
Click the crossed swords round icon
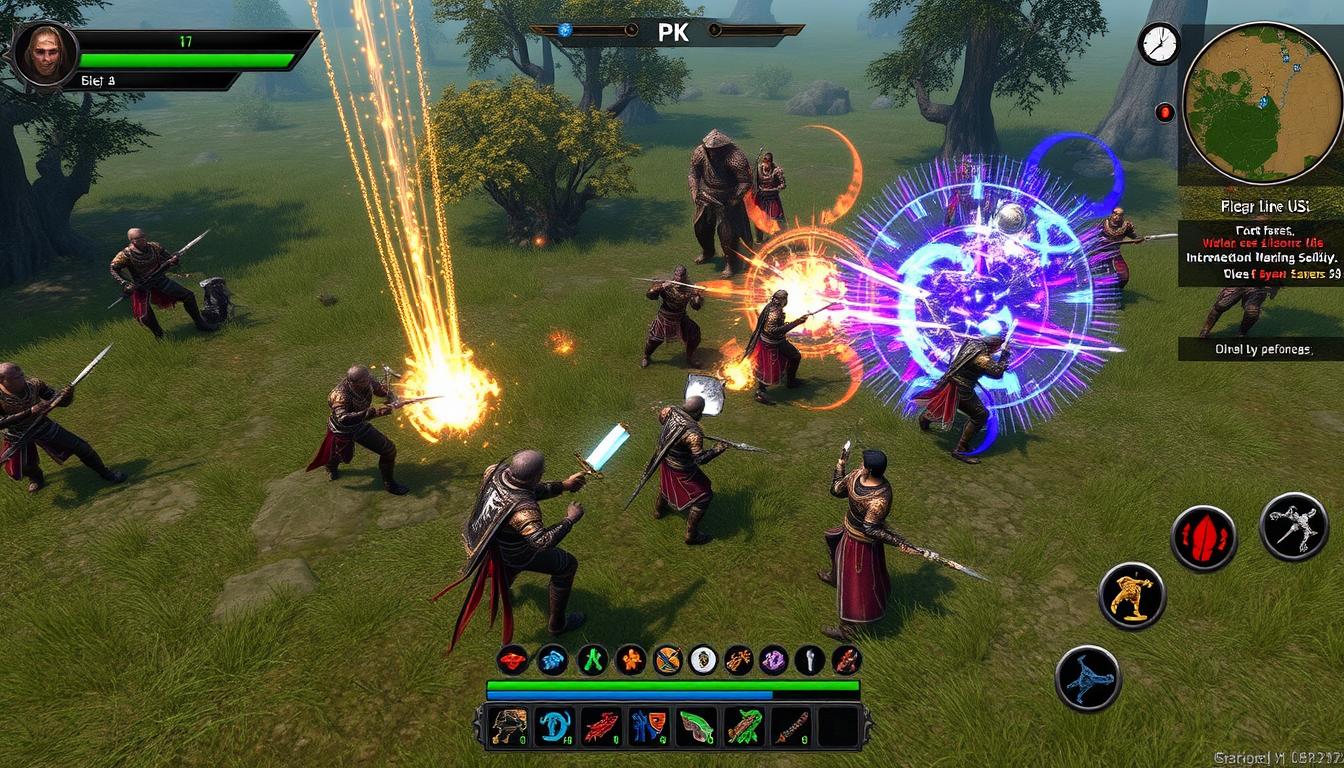tap(668, 659)
